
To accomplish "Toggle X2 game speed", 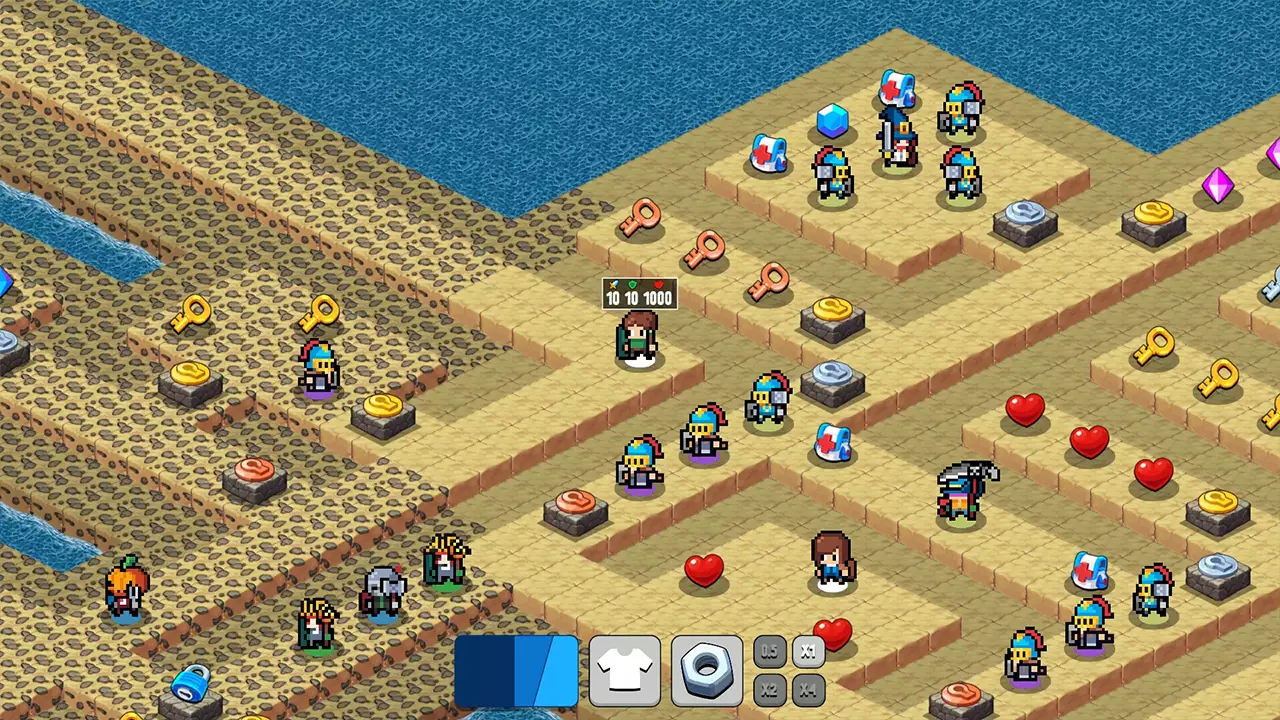I will tap(769, 689).
